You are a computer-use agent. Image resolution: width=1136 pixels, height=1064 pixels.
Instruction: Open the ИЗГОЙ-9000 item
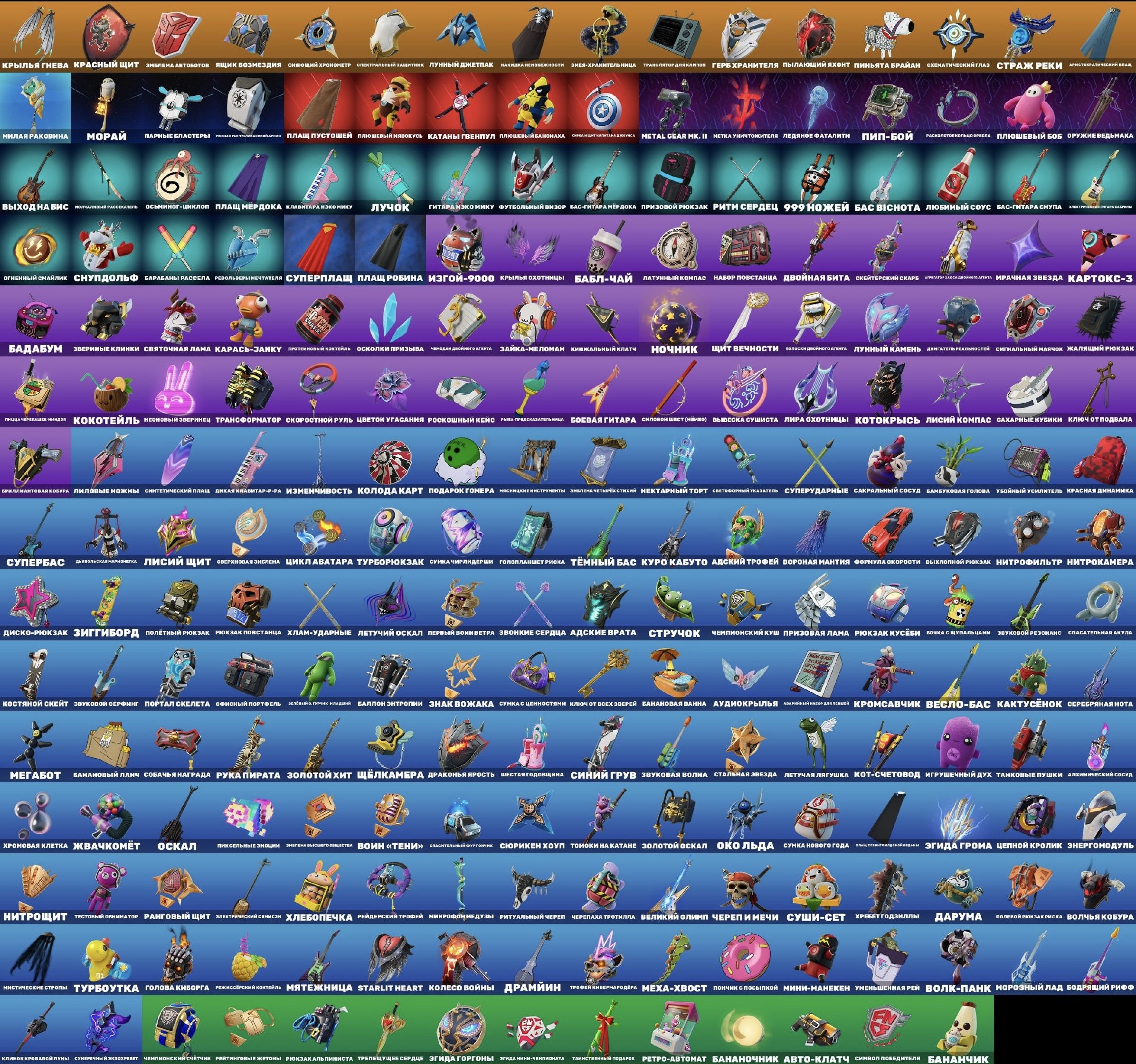(464, 251)
